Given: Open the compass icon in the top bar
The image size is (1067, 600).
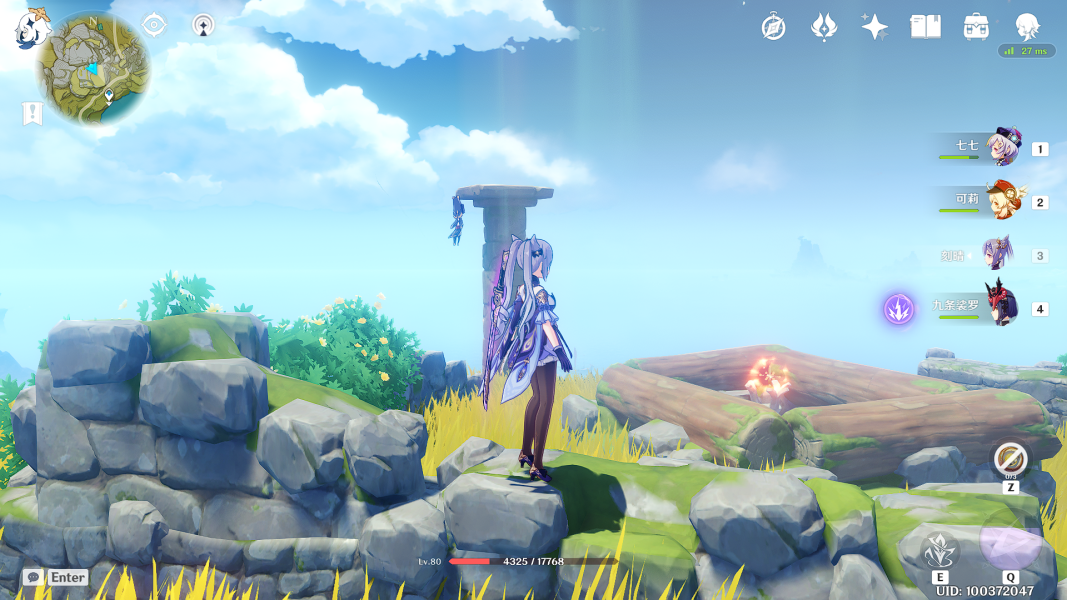Looking at the screenshot, I should coord(773,27).
